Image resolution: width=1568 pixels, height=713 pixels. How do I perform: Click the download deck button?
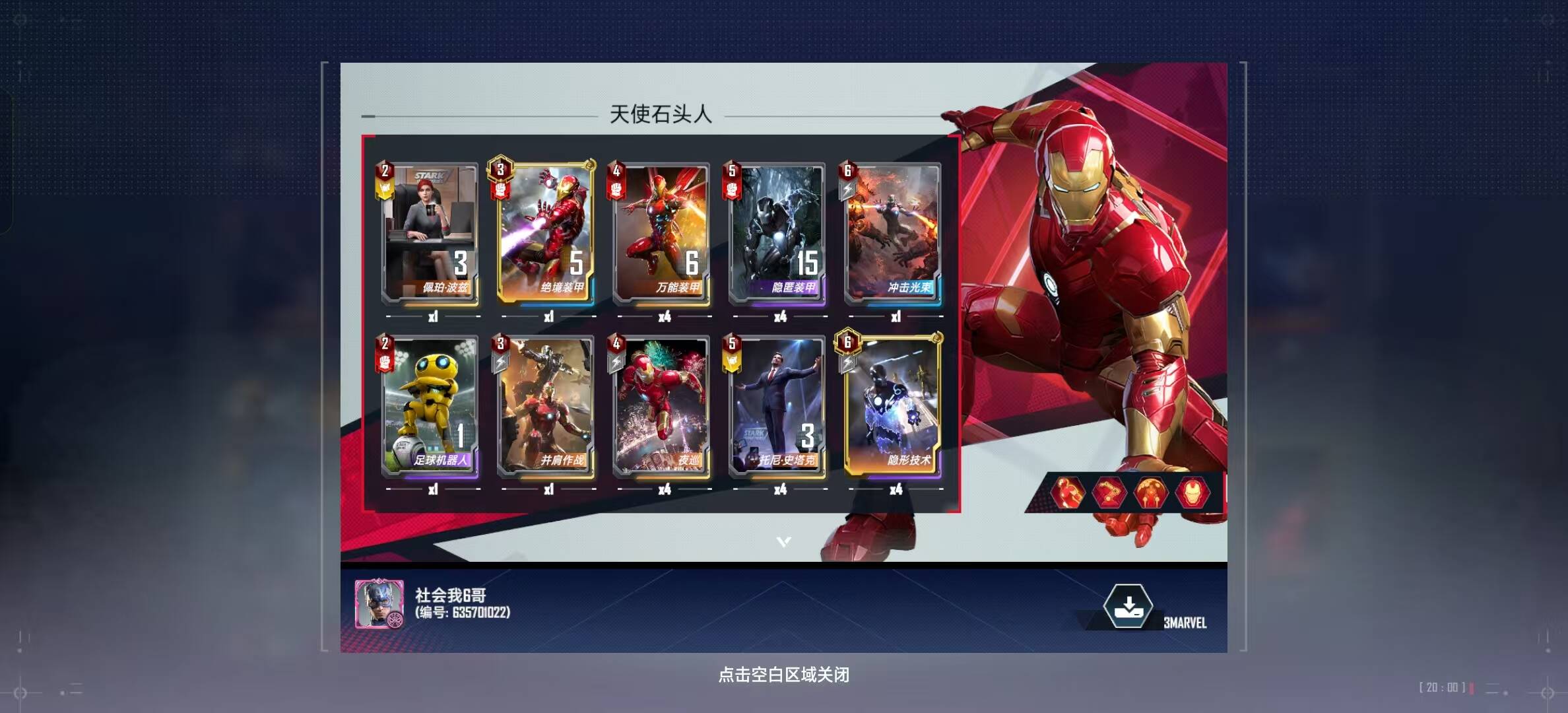(1128, 607)
